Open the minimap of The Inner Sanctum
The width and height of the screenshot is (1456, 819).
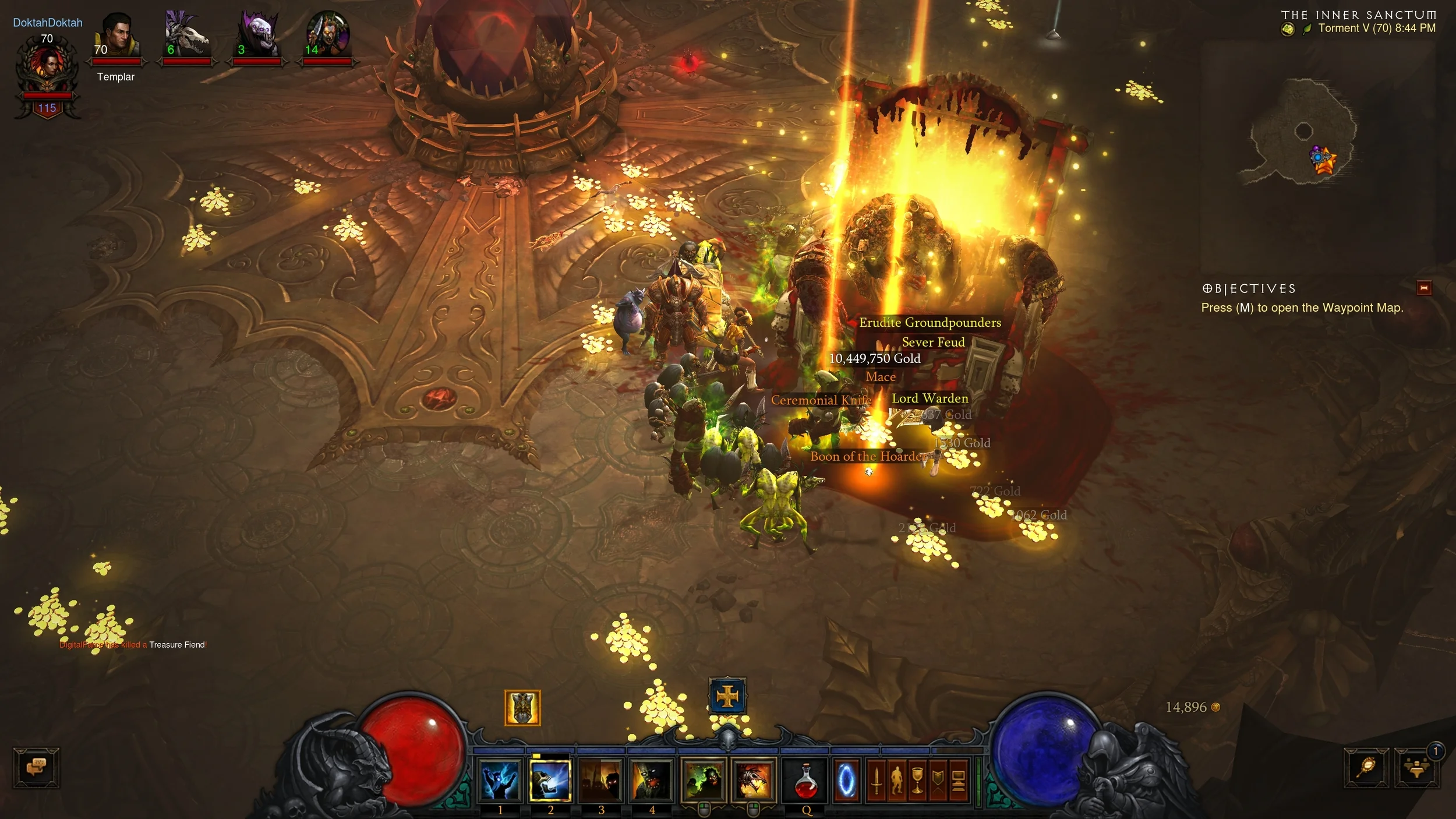(1305, 134)
